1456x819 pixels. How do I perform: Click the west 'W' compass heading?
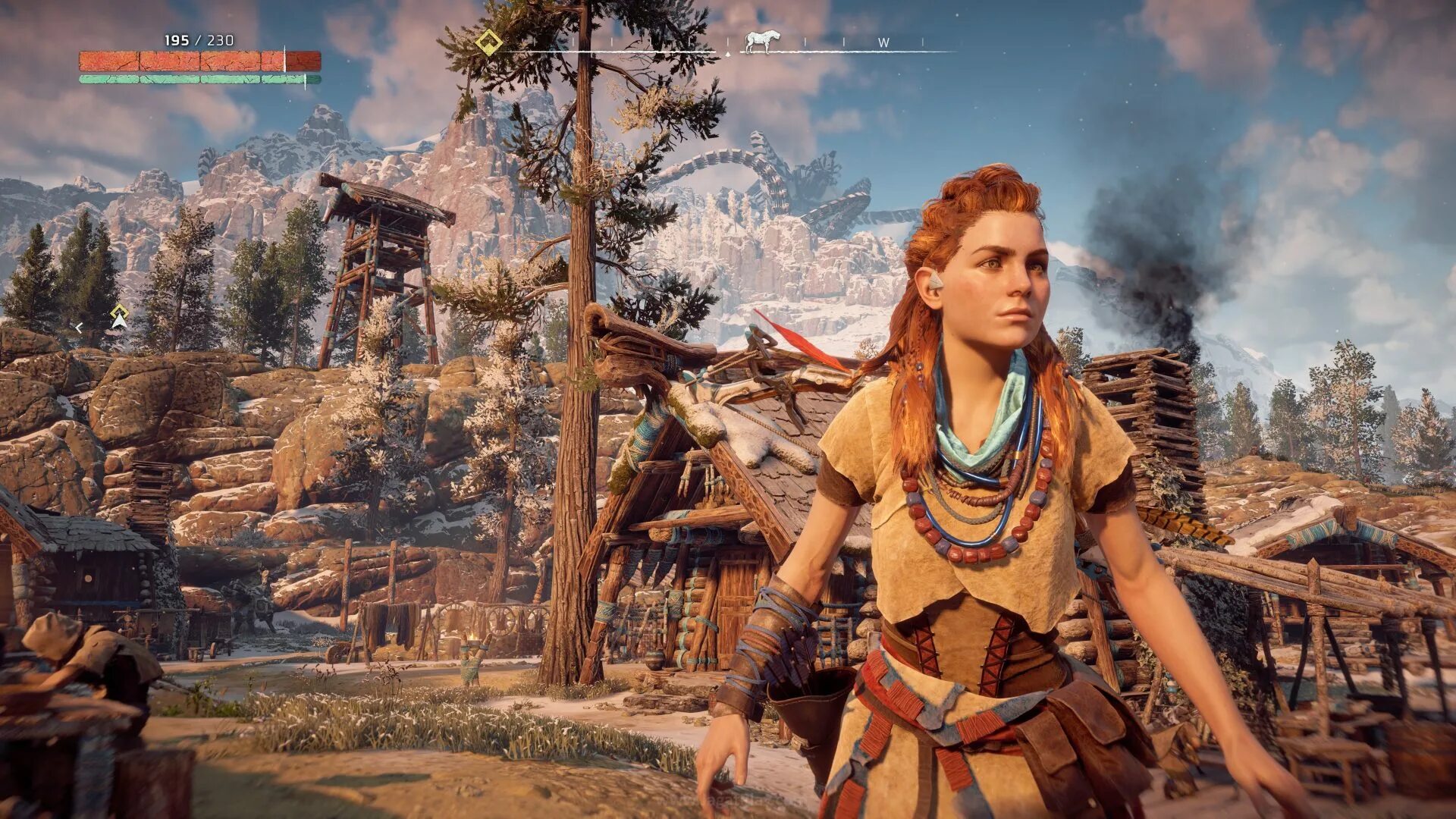click(883, 43)
